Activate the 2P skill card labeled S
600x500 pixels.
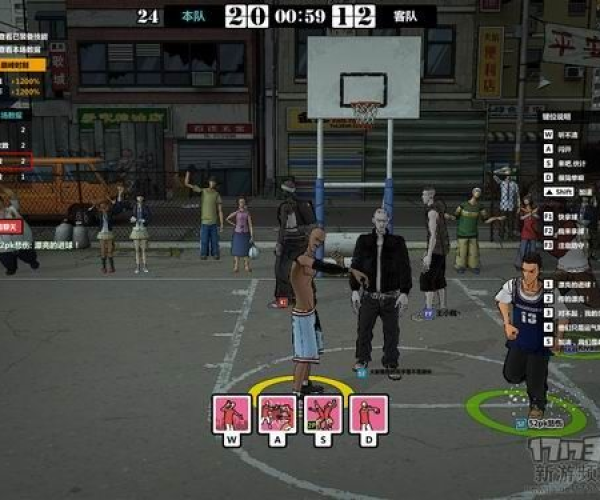click(x=323, y=413)
